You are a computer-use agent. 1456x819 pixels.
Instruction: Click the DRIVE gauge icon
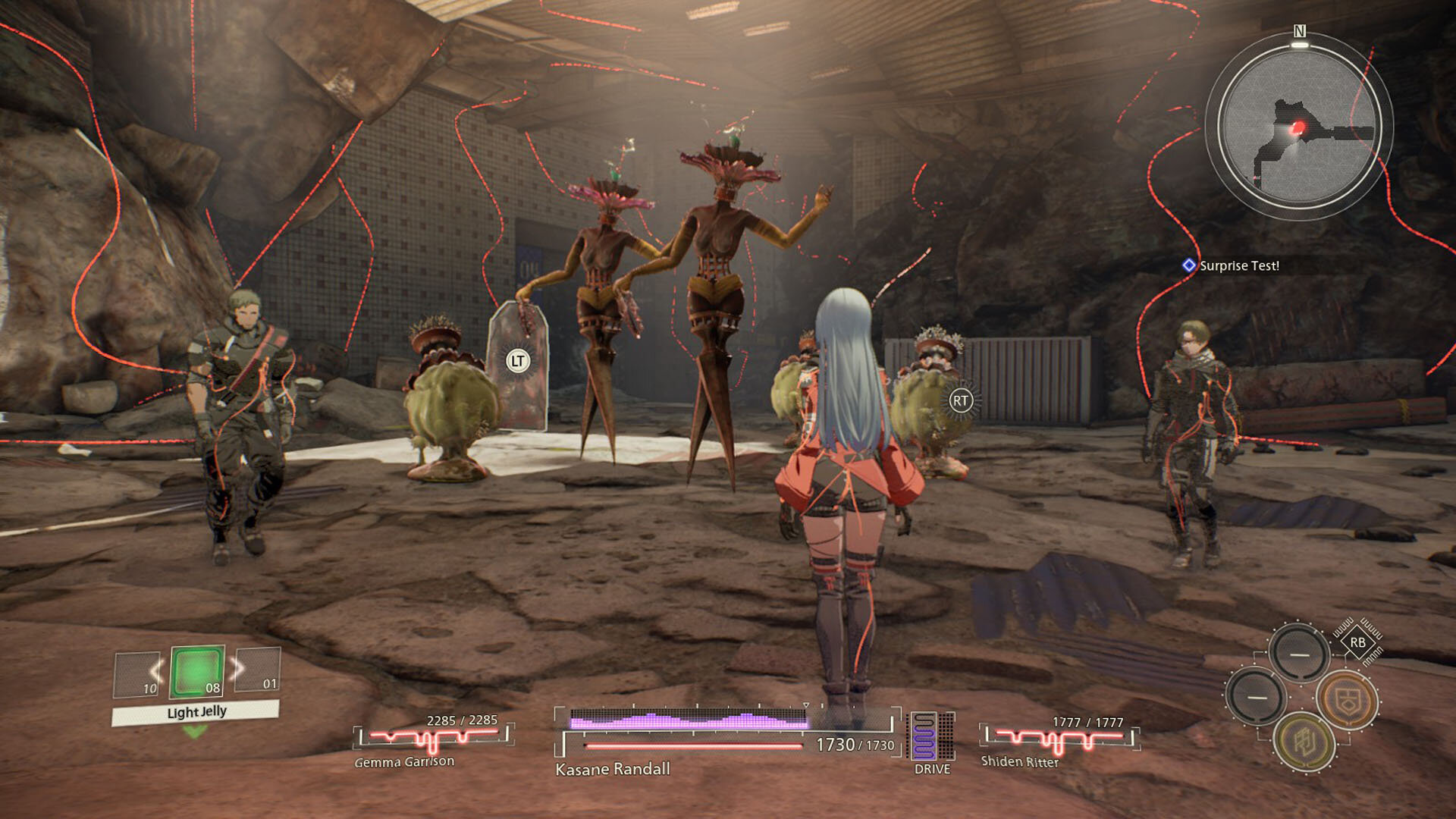tap(932, 736)
